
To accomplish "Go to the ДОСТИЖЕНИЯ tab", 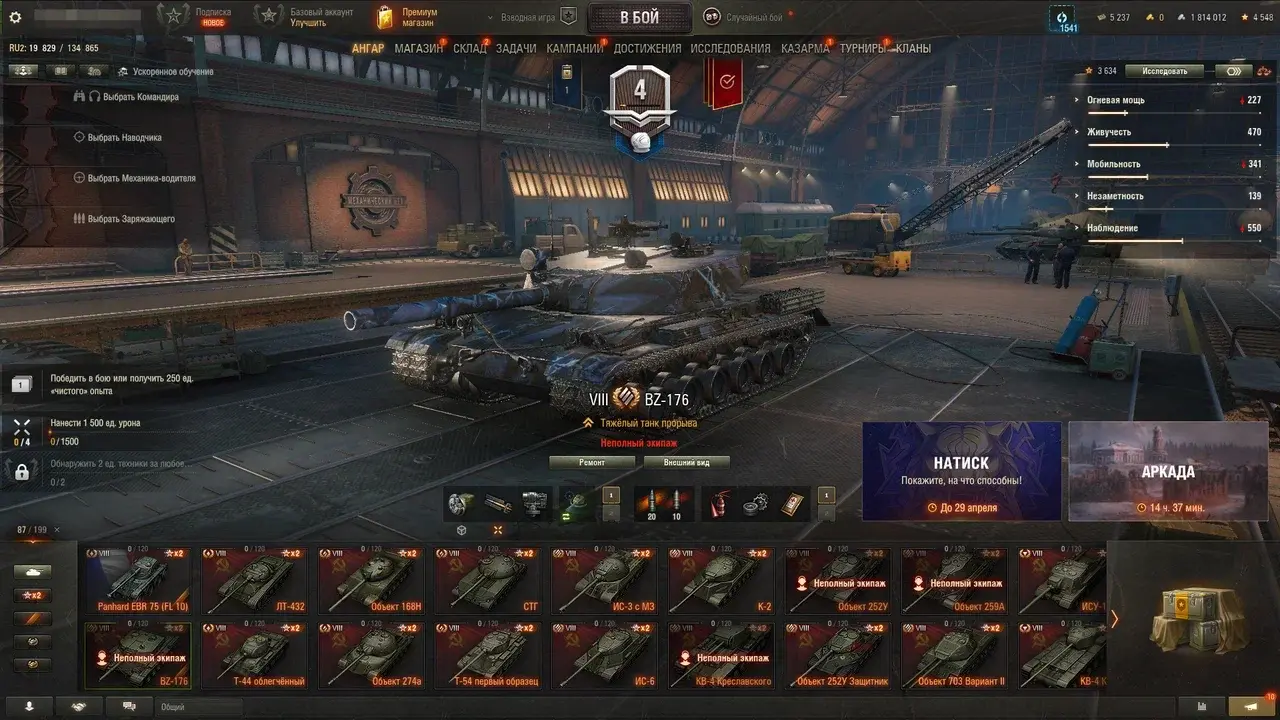I will tap(647, 48).
